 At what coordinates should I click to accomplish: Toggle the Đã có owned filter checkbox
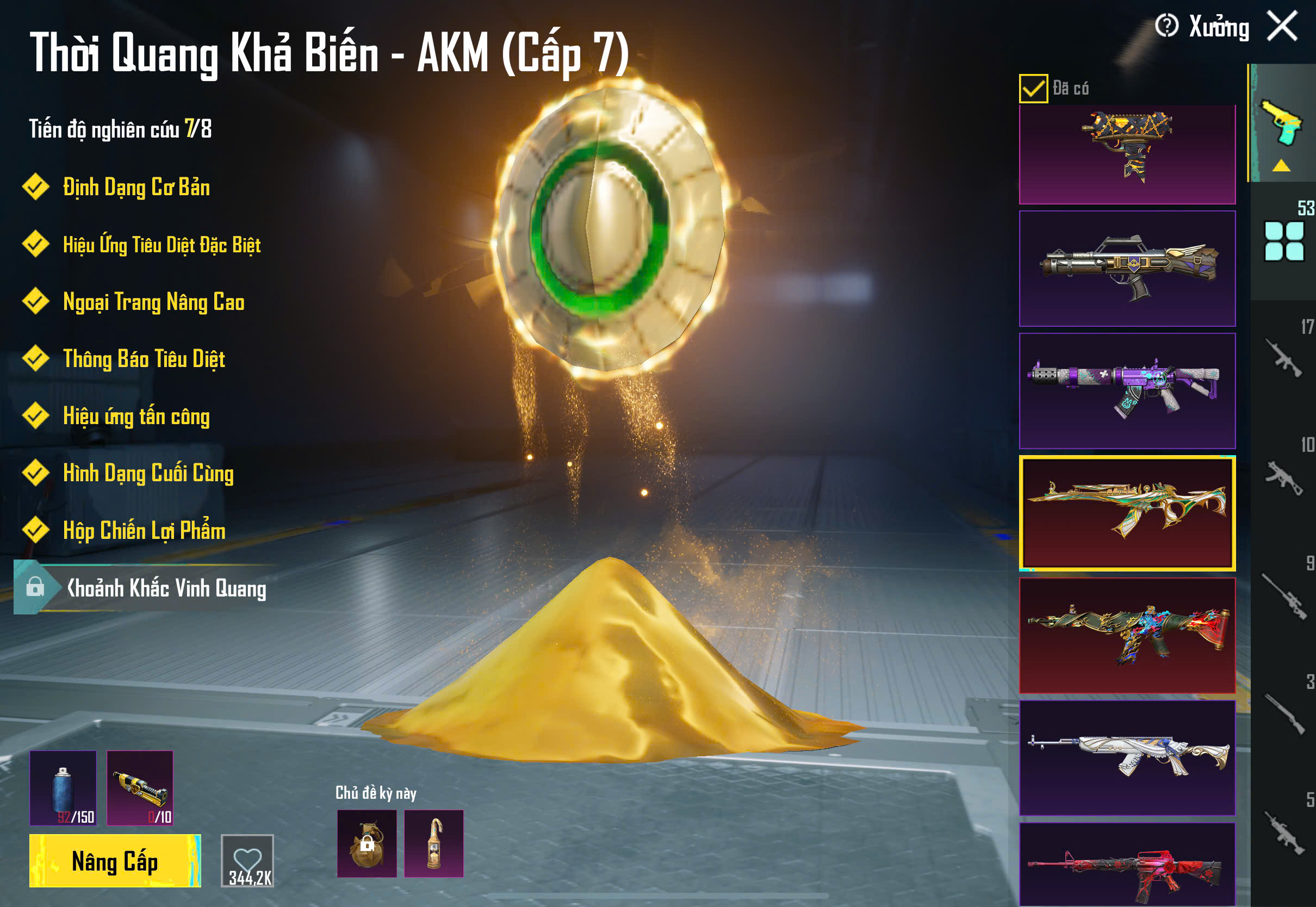pos(1033,89)
